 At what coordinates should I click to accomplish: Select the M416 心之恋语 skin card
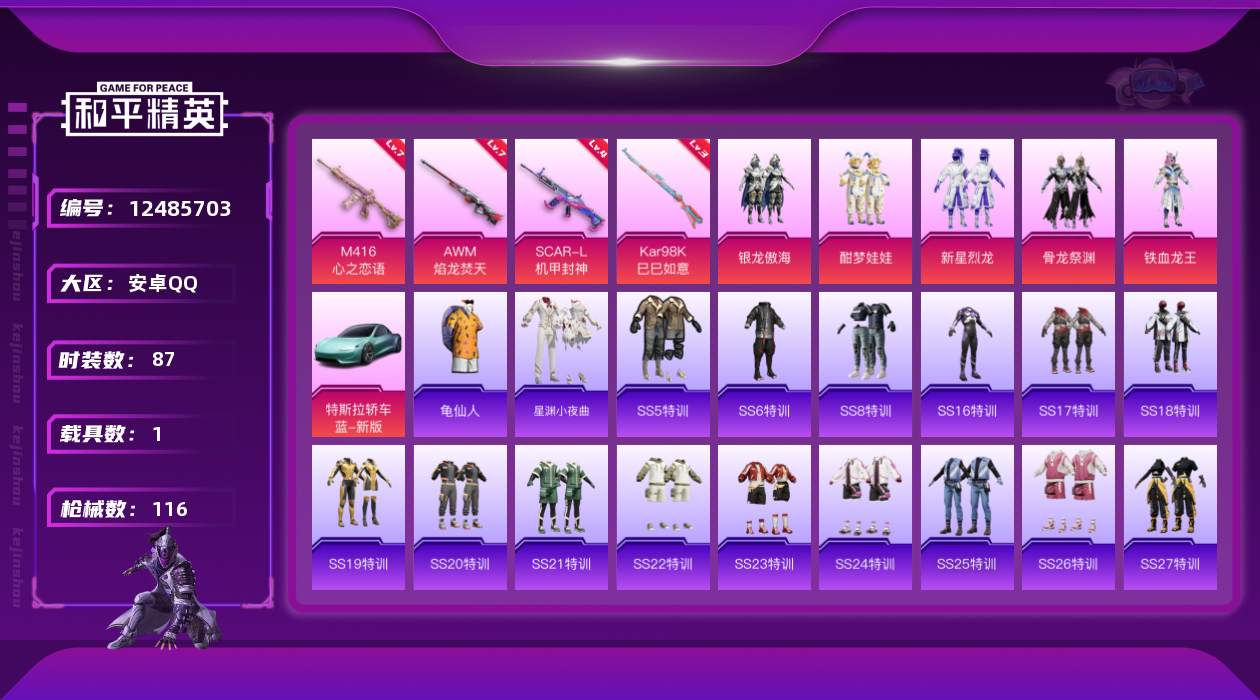[x=358, y=211]
